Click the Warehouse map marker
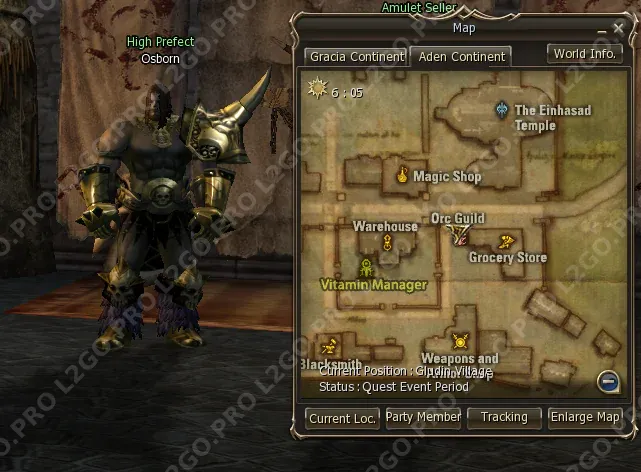 click(385, 227)
